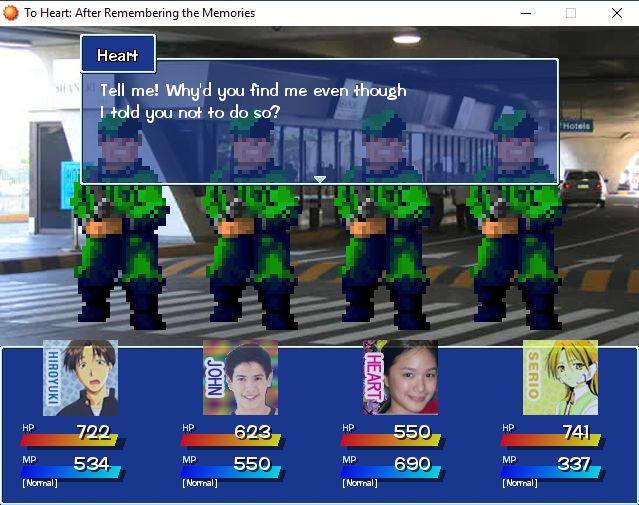Close the game window

(616, 13)
